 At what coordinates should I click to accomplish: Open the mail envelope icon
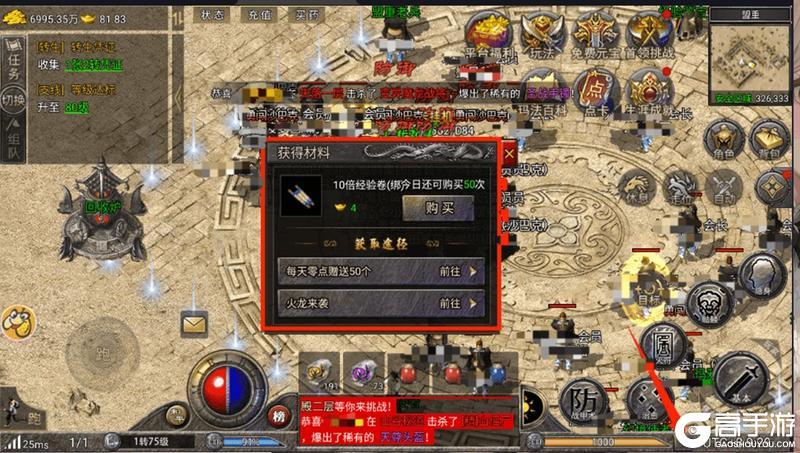coord(193,322)
